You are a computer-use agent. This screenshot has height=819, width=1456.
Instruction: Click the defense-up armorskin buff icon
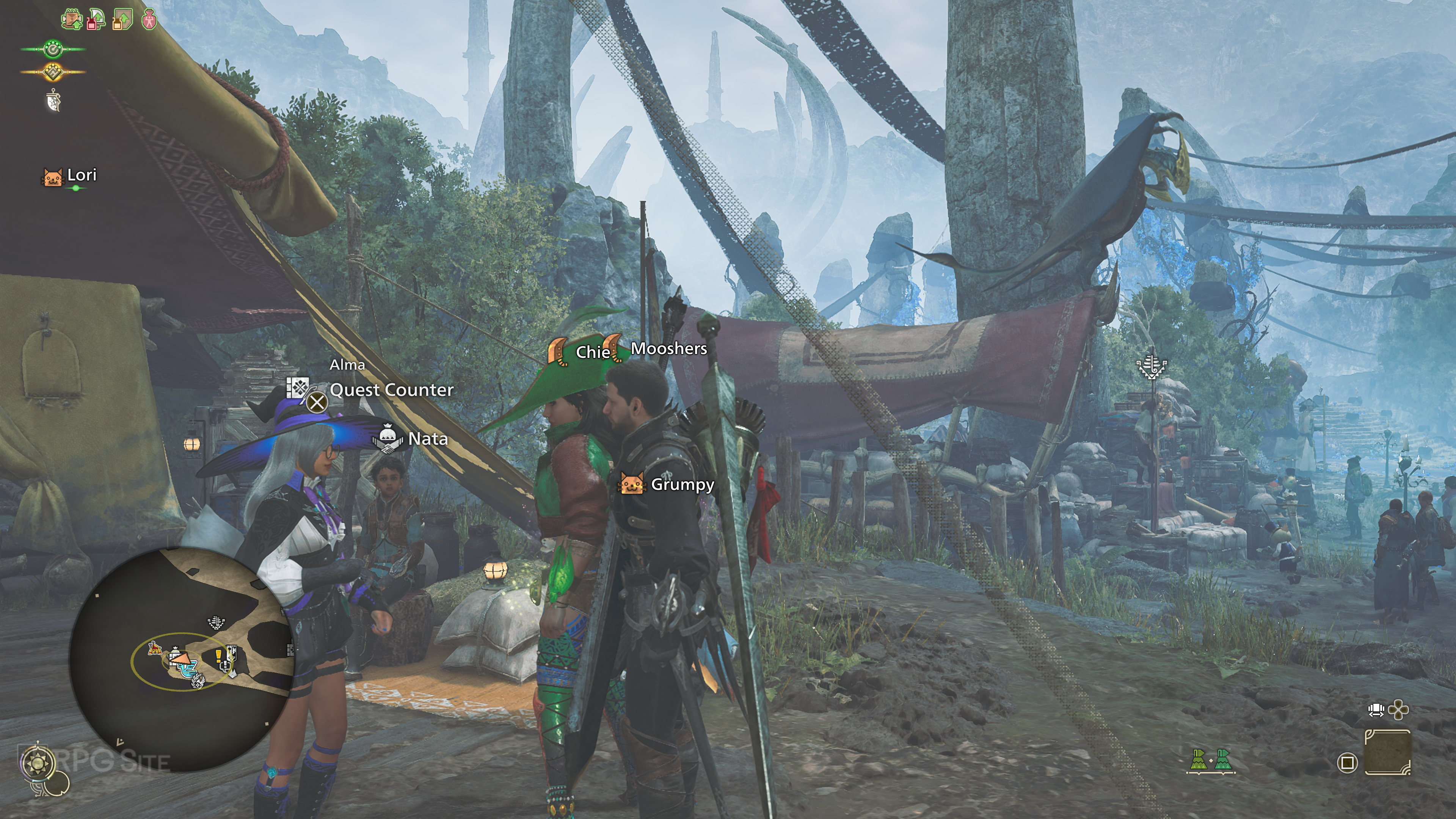click(122, 19)
